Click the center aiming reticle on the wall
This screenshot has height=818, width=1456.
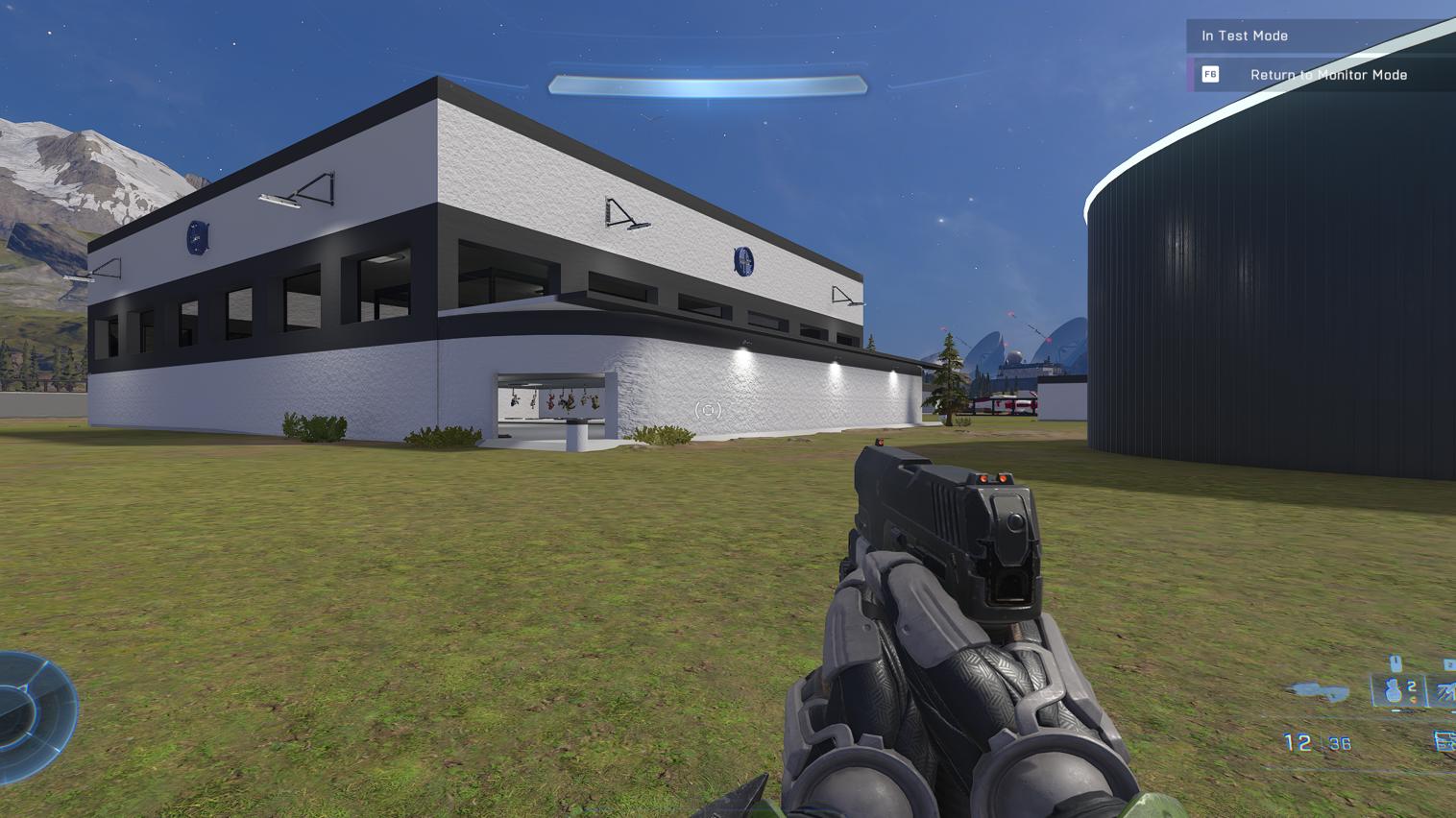(709, 410)
